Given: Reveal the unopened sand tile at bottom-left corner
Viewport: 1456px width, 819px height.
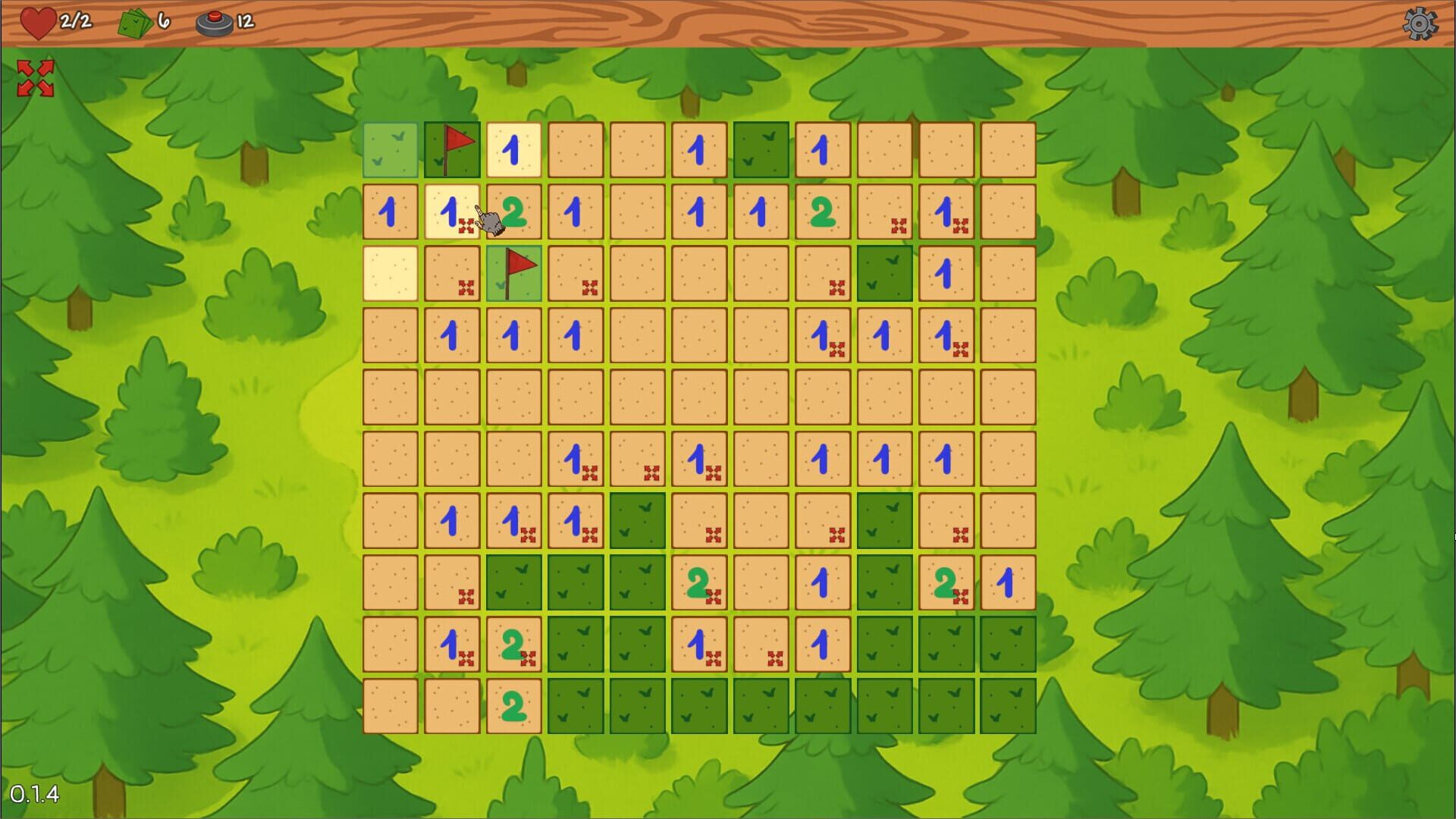Looking at the screenshot, I should click(x=390, y=704).
